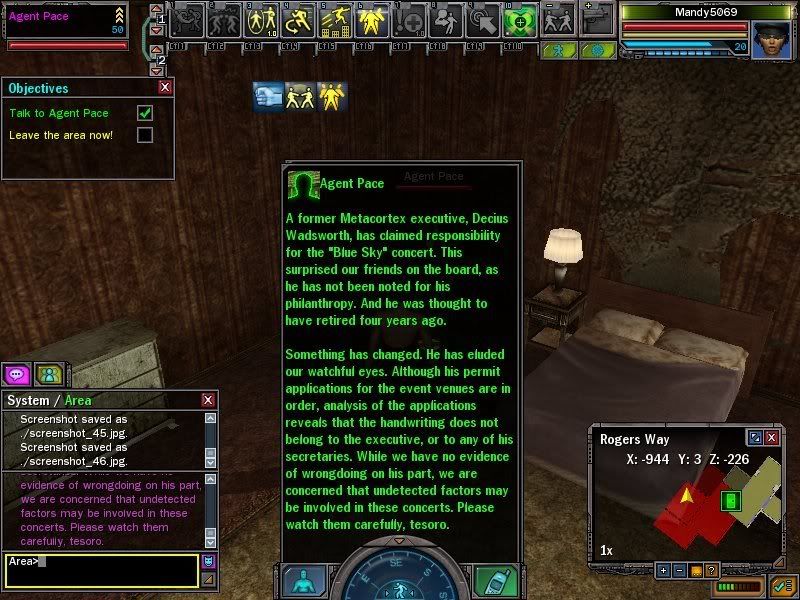The image size is (800, 600).
Task: Open the mission checklist button
Action: [x=780, y=587]
